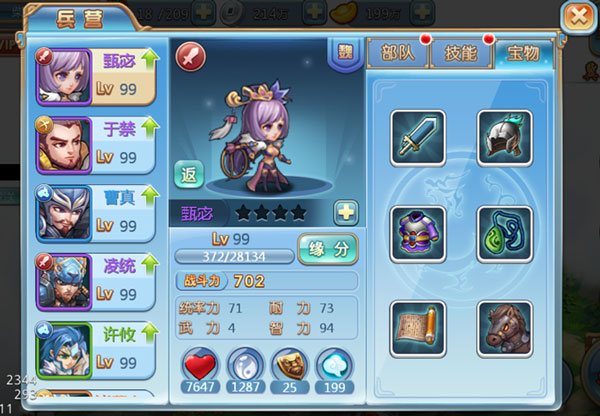Select hero 于禁 from the list
600x416 pixels.
pos(96,144)
